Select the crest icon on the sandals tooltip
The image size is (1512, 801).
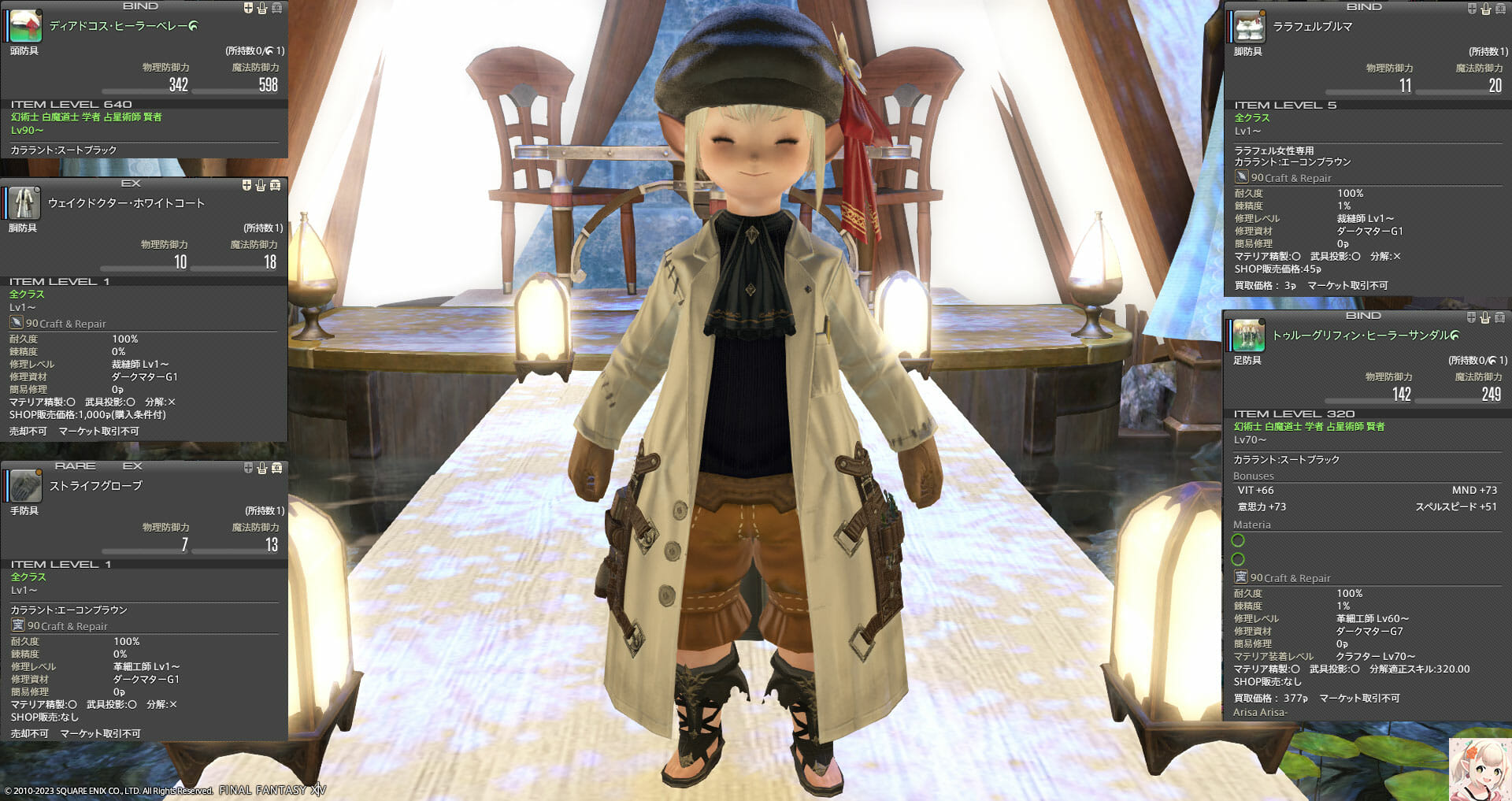click(1471, 318)
